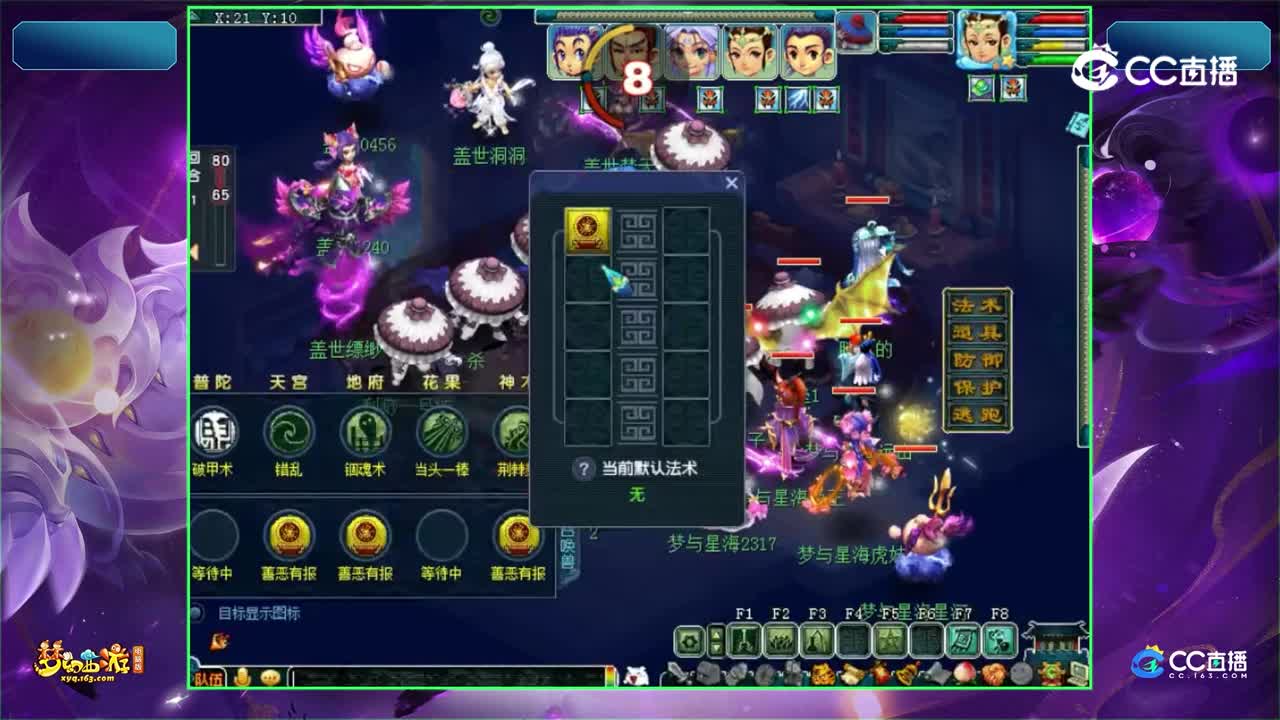The height and width of the screenshot is (720, 1280).
Task: Switch to the 地府 skill tab
Action: [x=367, y=382]
